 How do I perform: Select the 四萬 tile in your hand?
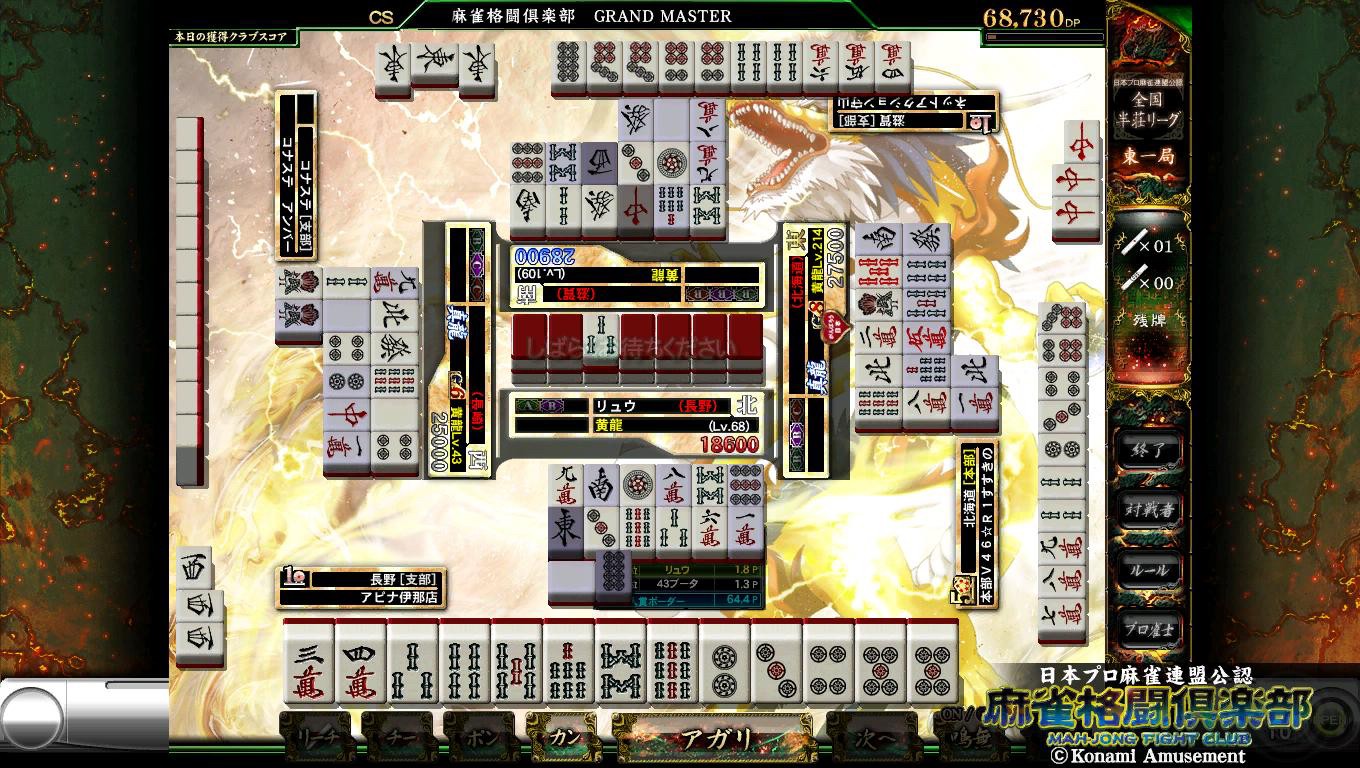361,663
